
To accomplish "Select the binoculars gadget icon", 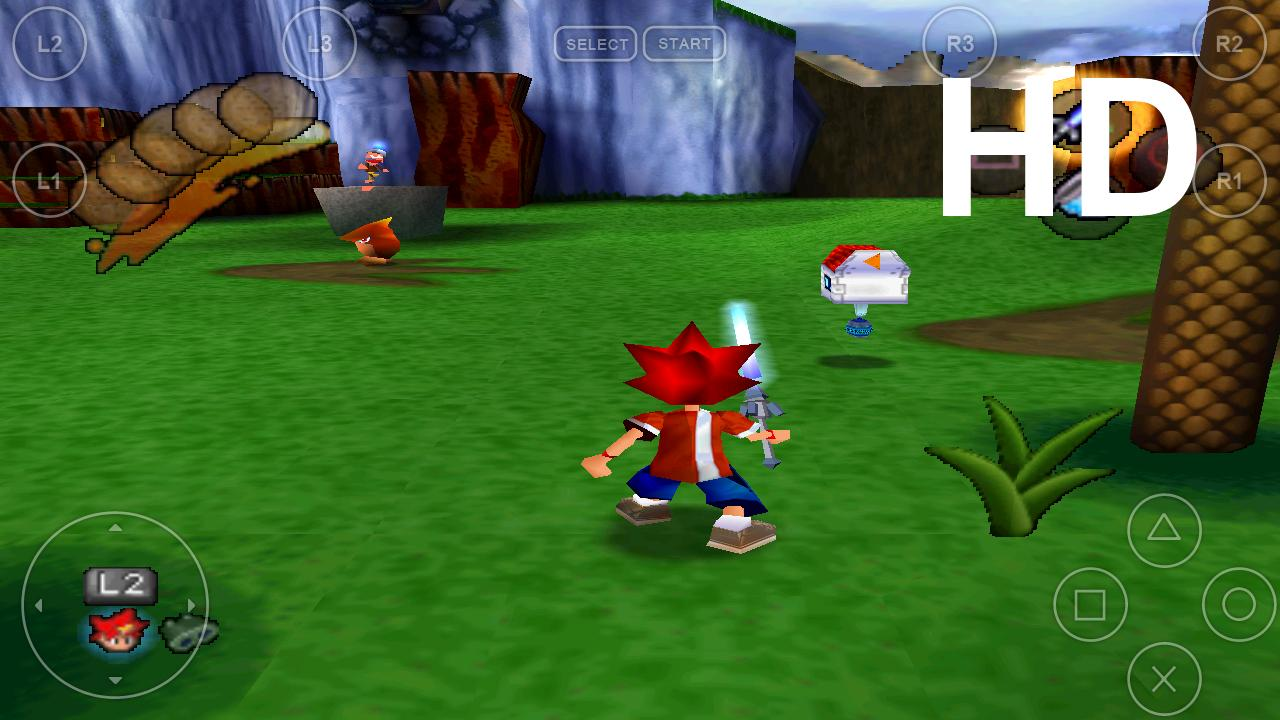I will pos(187,632).
